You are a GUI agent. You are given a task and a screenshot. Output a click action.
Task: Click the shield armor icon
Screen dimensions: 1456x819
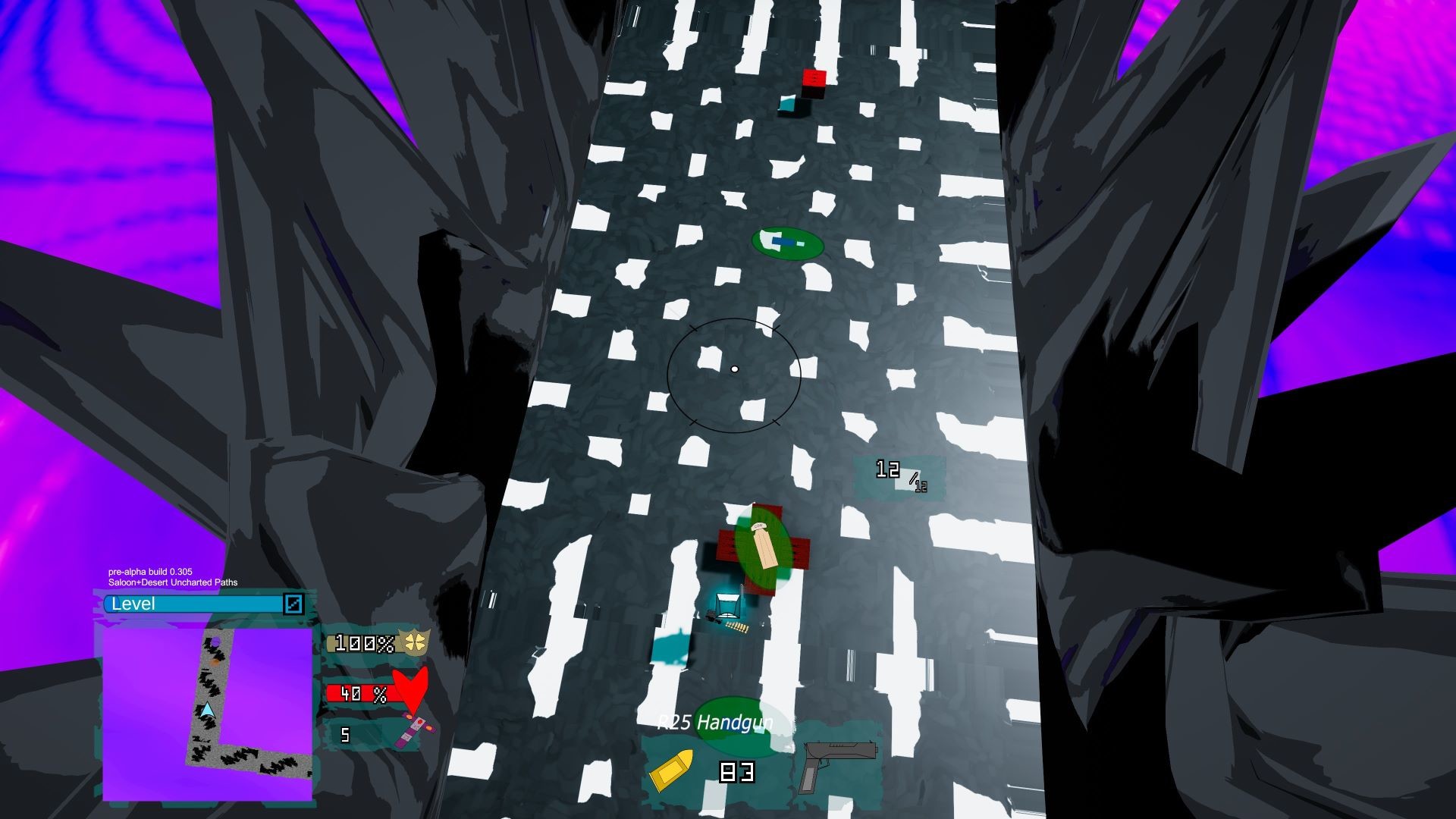(x=416, y=643)
